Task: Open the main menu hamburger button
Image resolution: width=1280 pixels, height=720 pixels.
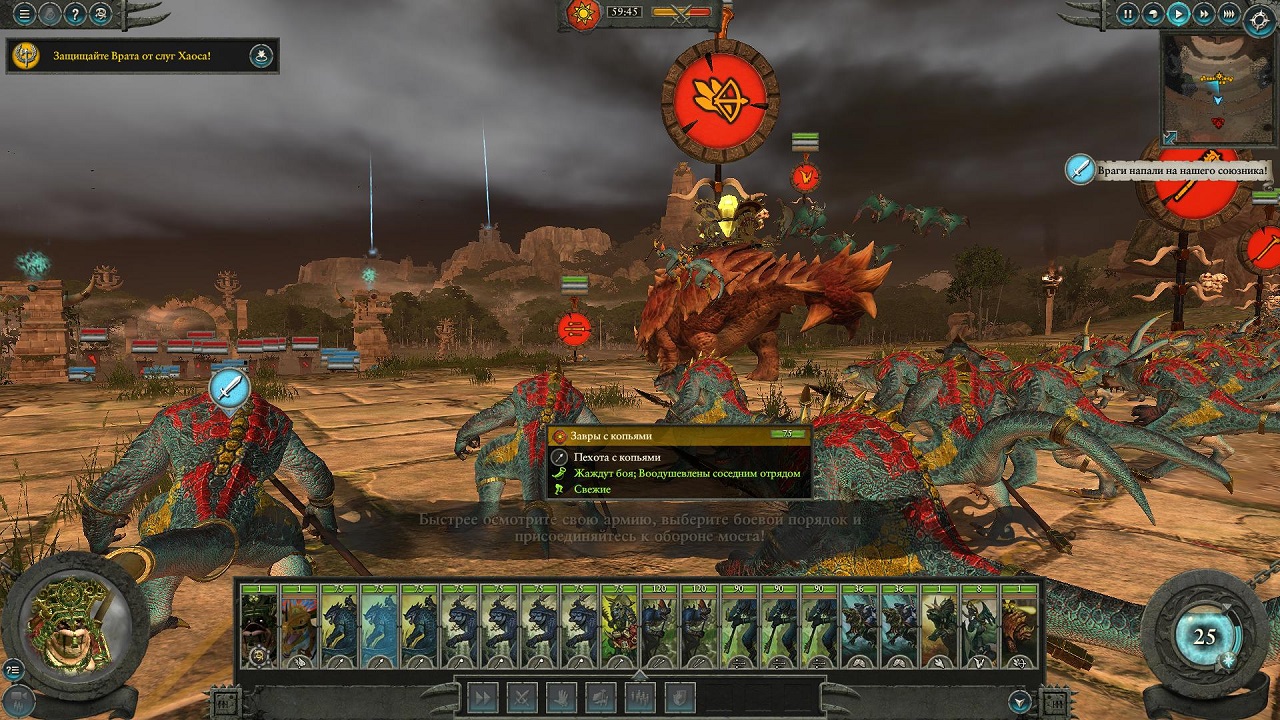Action: (24, 14)
